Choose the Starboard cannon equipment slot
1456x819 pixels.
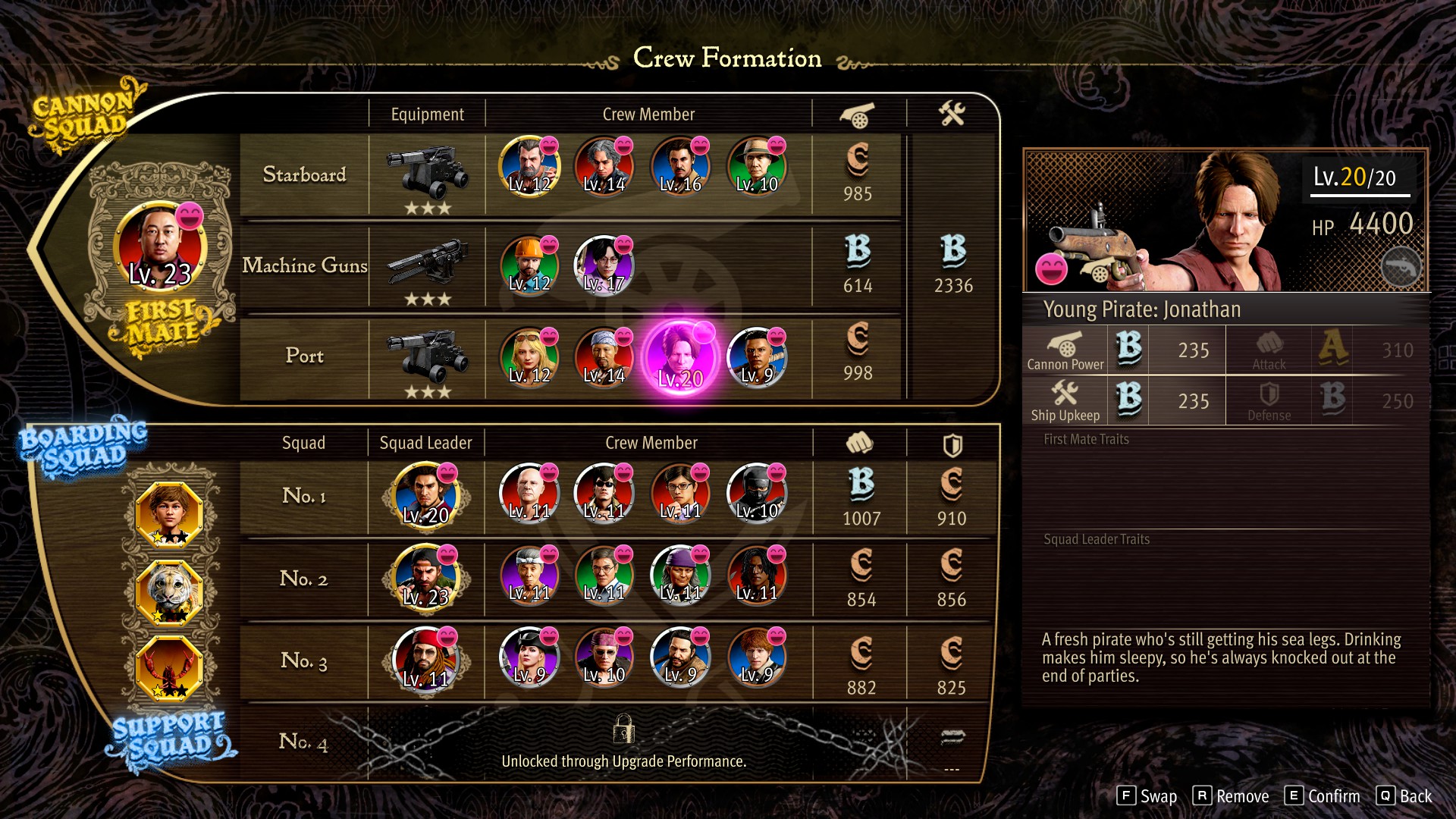427,173
